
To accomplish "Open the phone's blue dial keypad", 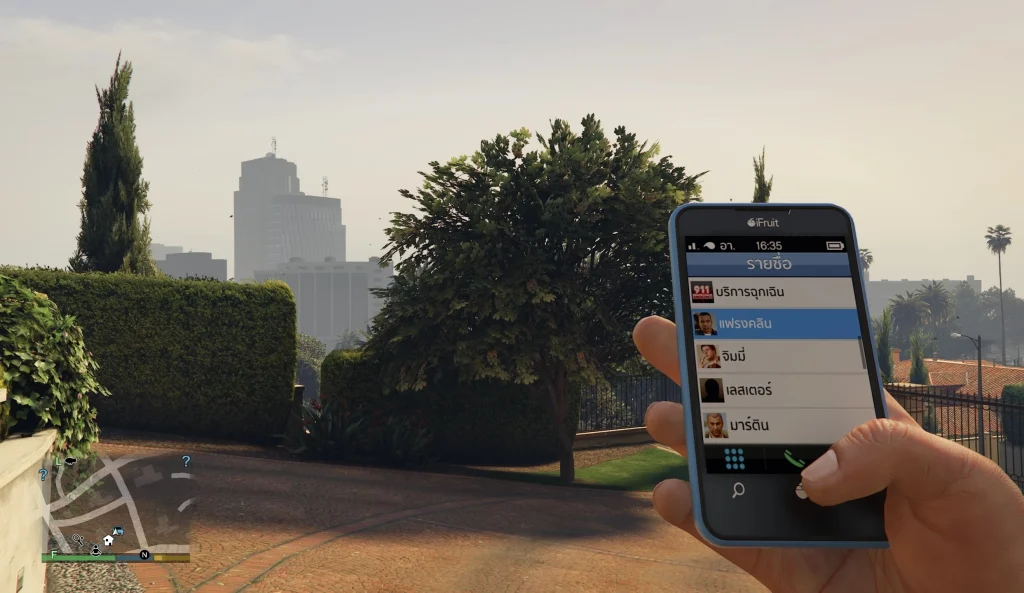I will [x=735, y=459].
